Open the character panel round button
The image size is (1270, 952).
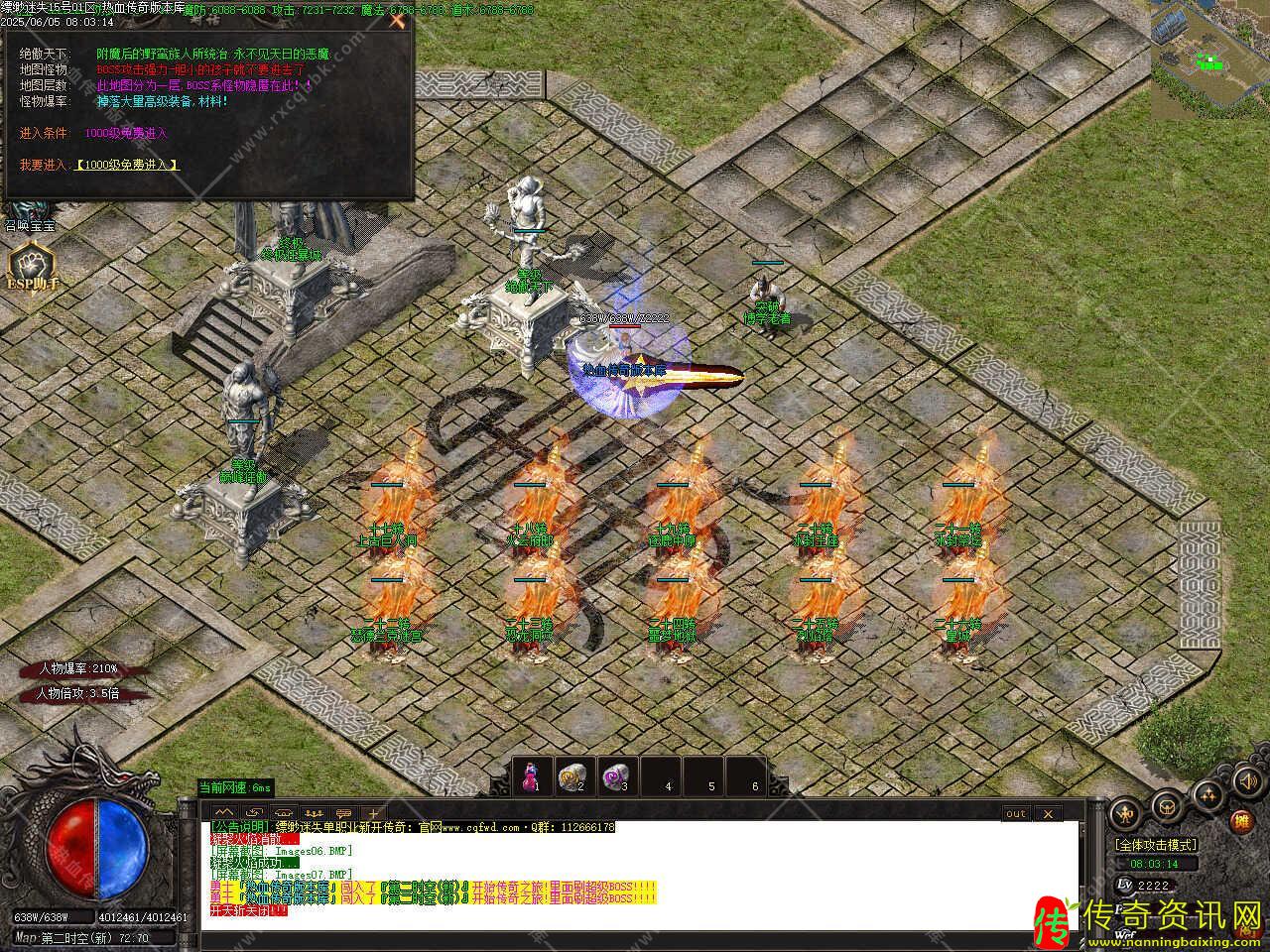point(1125,813)
